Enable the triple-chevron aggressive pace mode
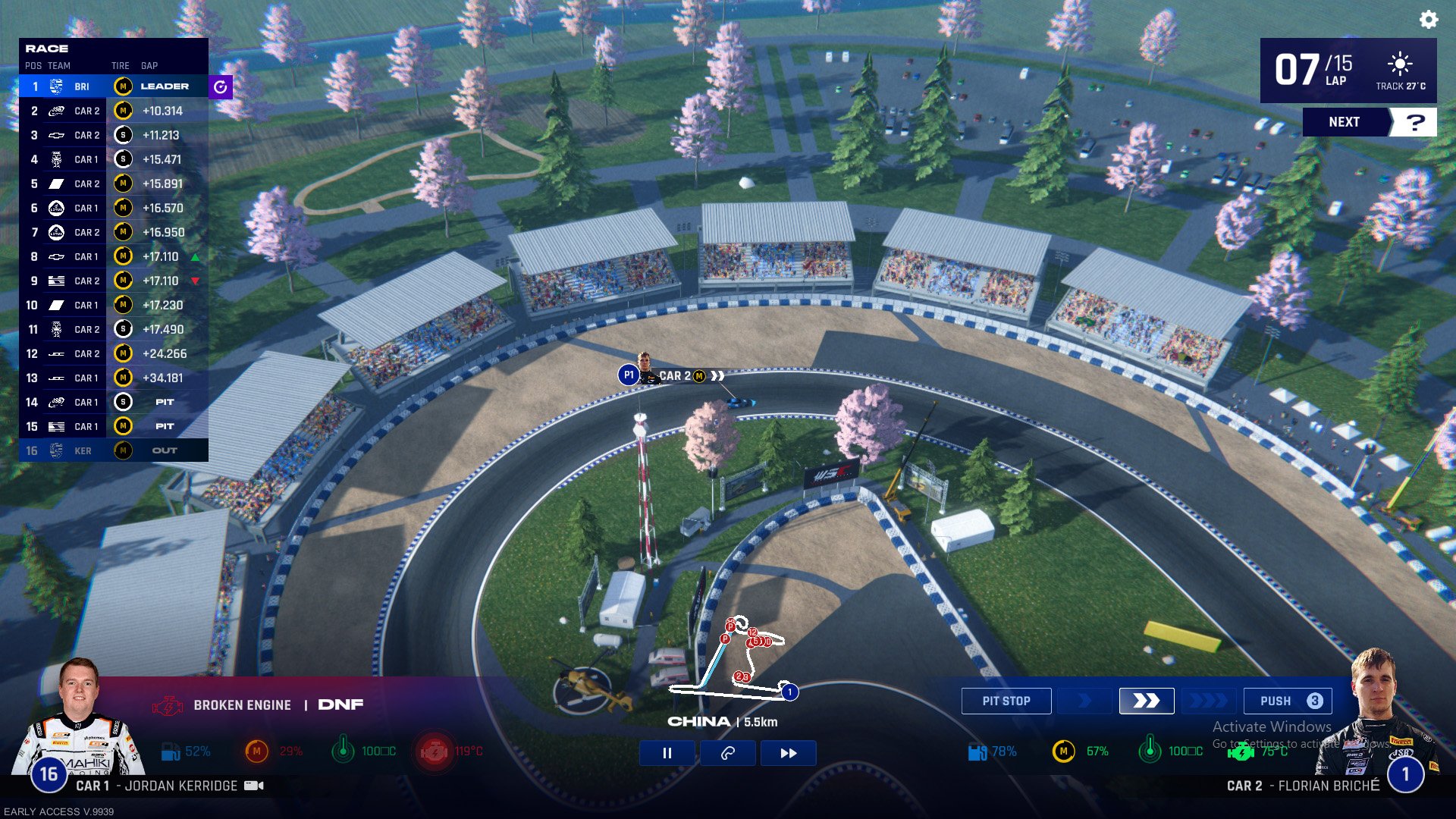The image size is (1456, 819). 1209,701
